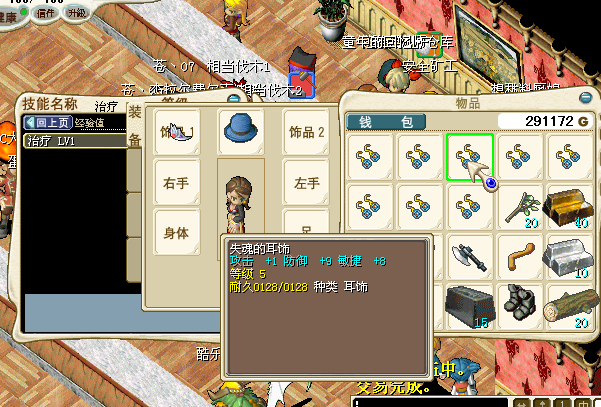Select the 右手 right-hand slot
This screenshot has width=601, height=407.
pyautogui.click(x=177, y=184)
